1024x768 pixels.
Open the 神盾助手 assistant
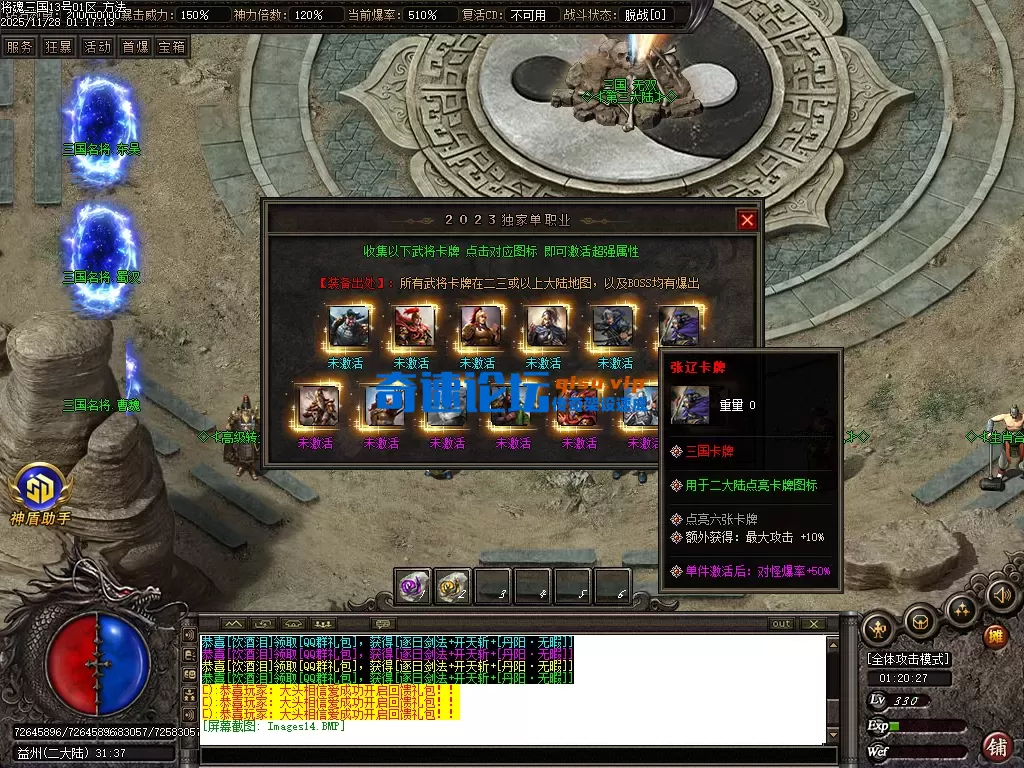41,490
